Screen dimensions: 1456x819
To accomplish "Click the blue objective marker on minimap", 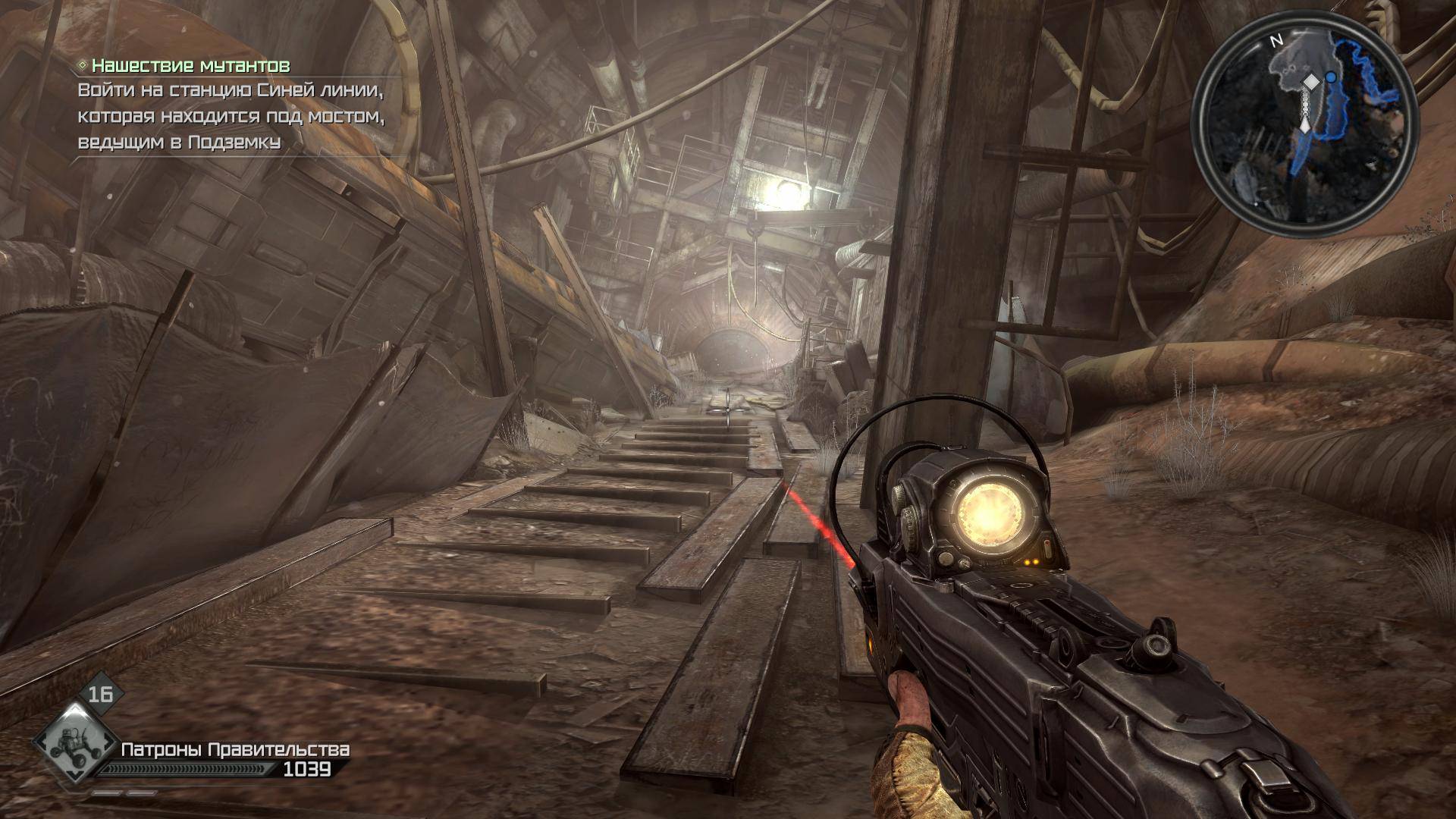I will point(1331,77).
